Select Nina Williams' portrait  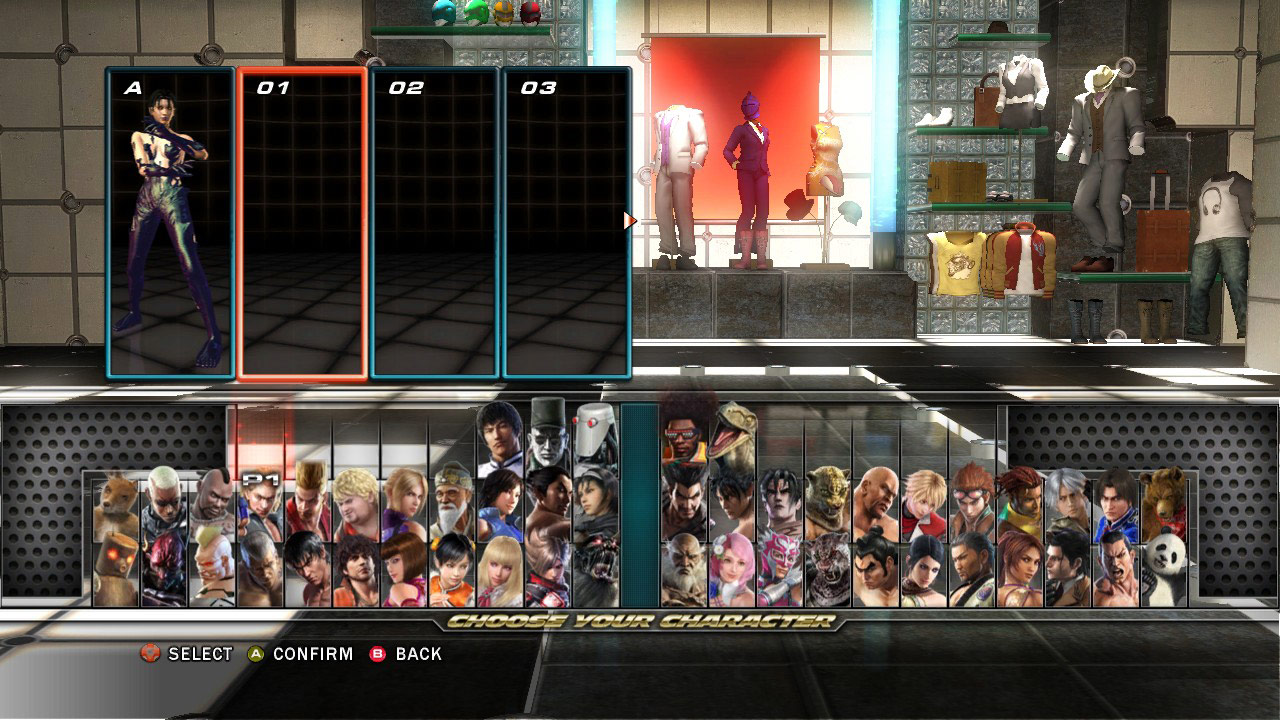coord(408,500)
